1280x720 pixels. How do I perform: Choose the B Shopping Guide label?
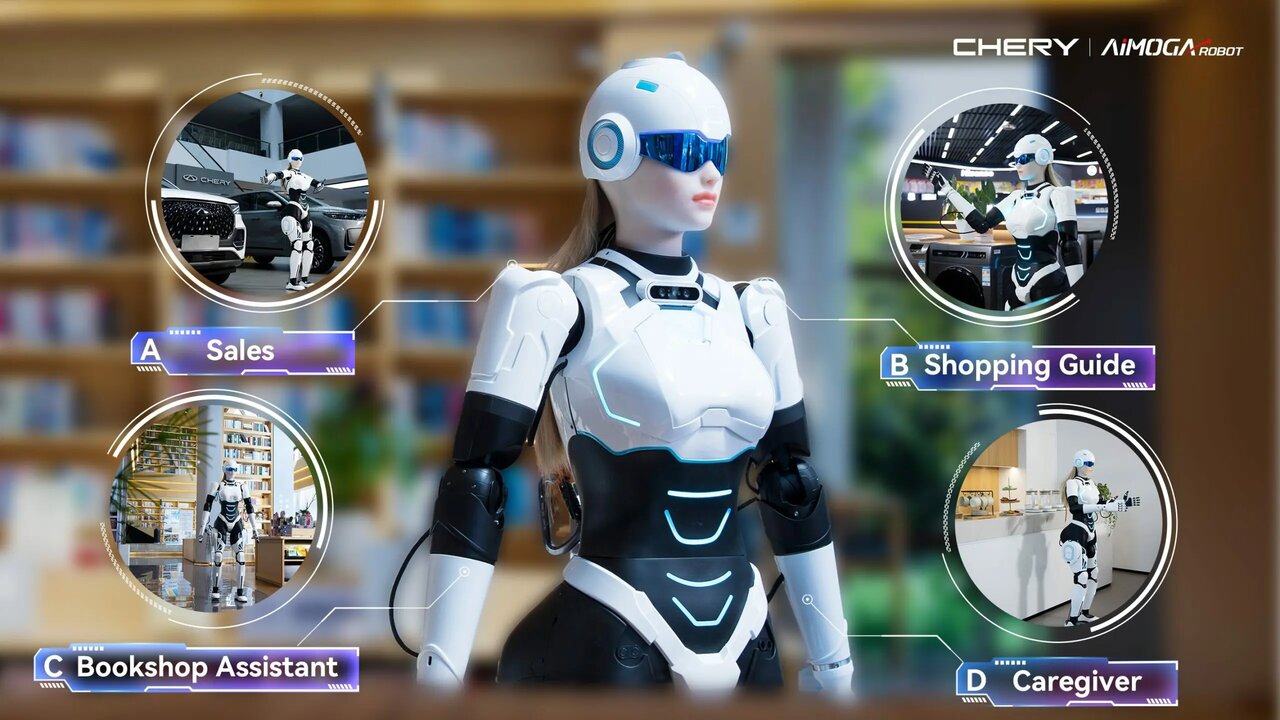point(1018,366)
